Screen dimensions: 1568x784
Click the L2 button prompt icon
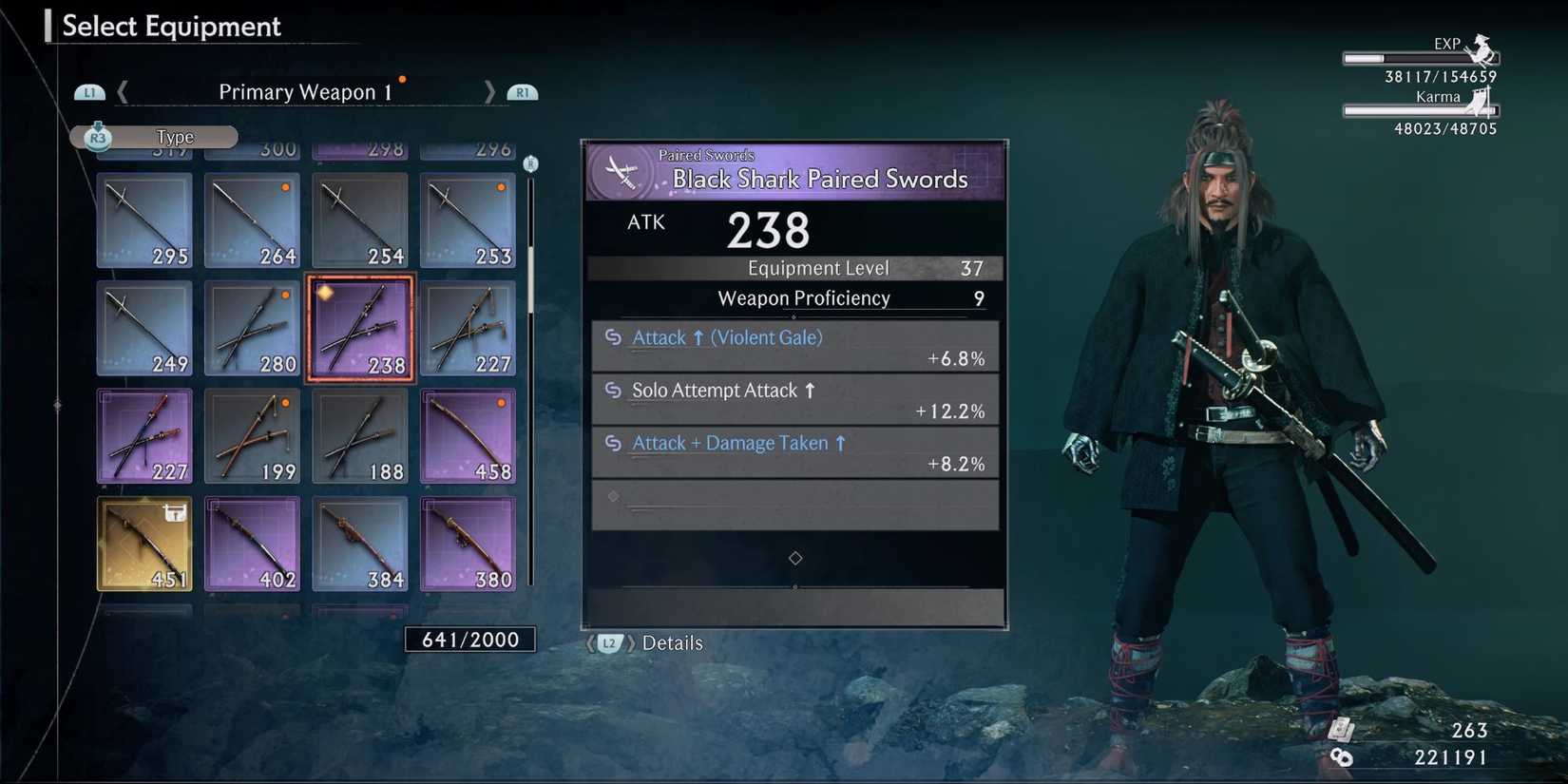[x=609, y=643]
